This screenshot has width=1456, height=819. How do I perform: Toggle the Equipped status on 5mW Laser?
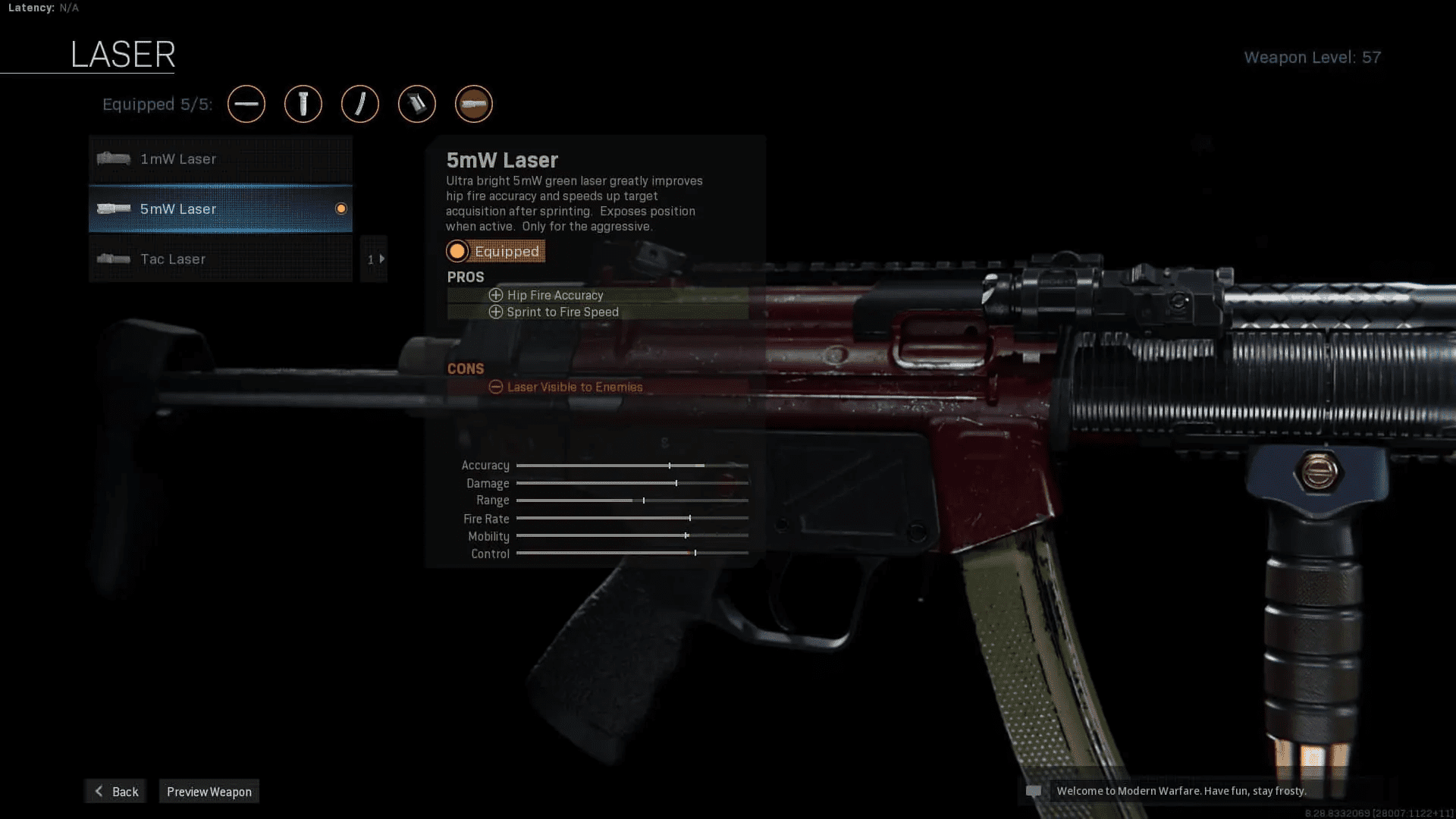coord(495,251)
